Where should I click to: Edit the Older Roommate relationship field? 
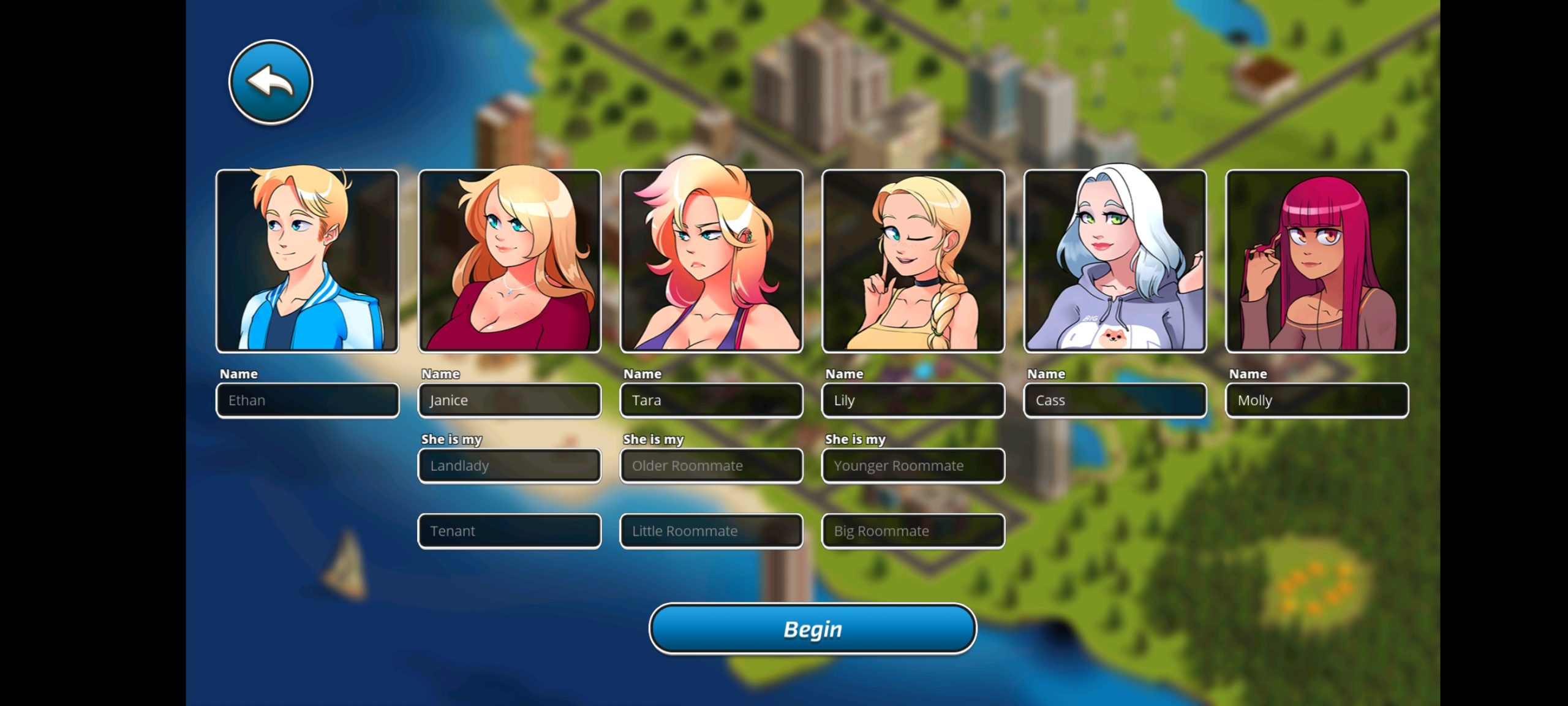point(711,466)
